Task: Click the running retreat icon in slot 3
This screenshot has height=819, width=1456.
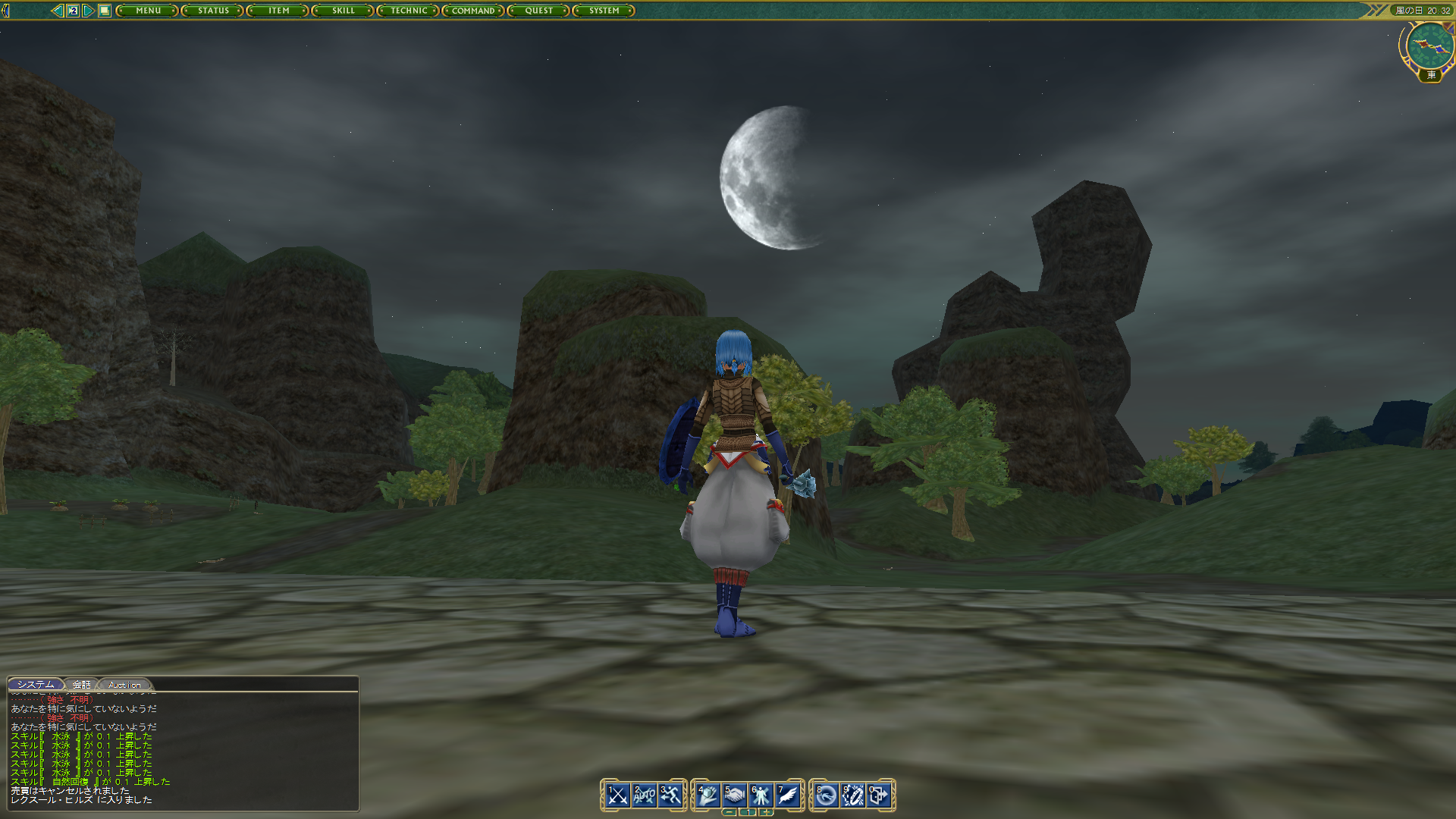Action: point(670,794)
